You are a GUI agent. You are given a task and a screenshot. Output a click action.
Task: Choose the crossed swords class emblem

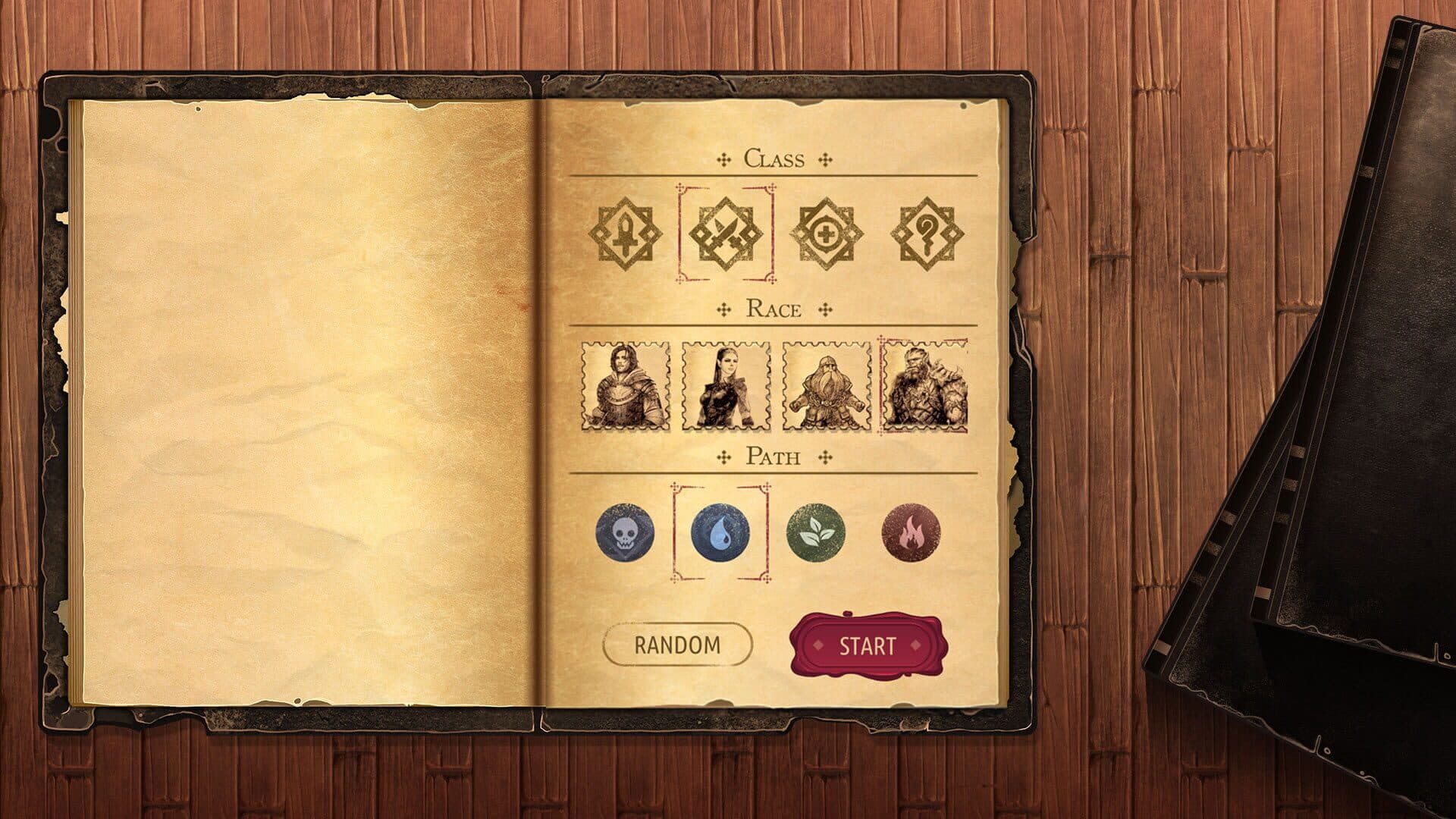[725, 233]
